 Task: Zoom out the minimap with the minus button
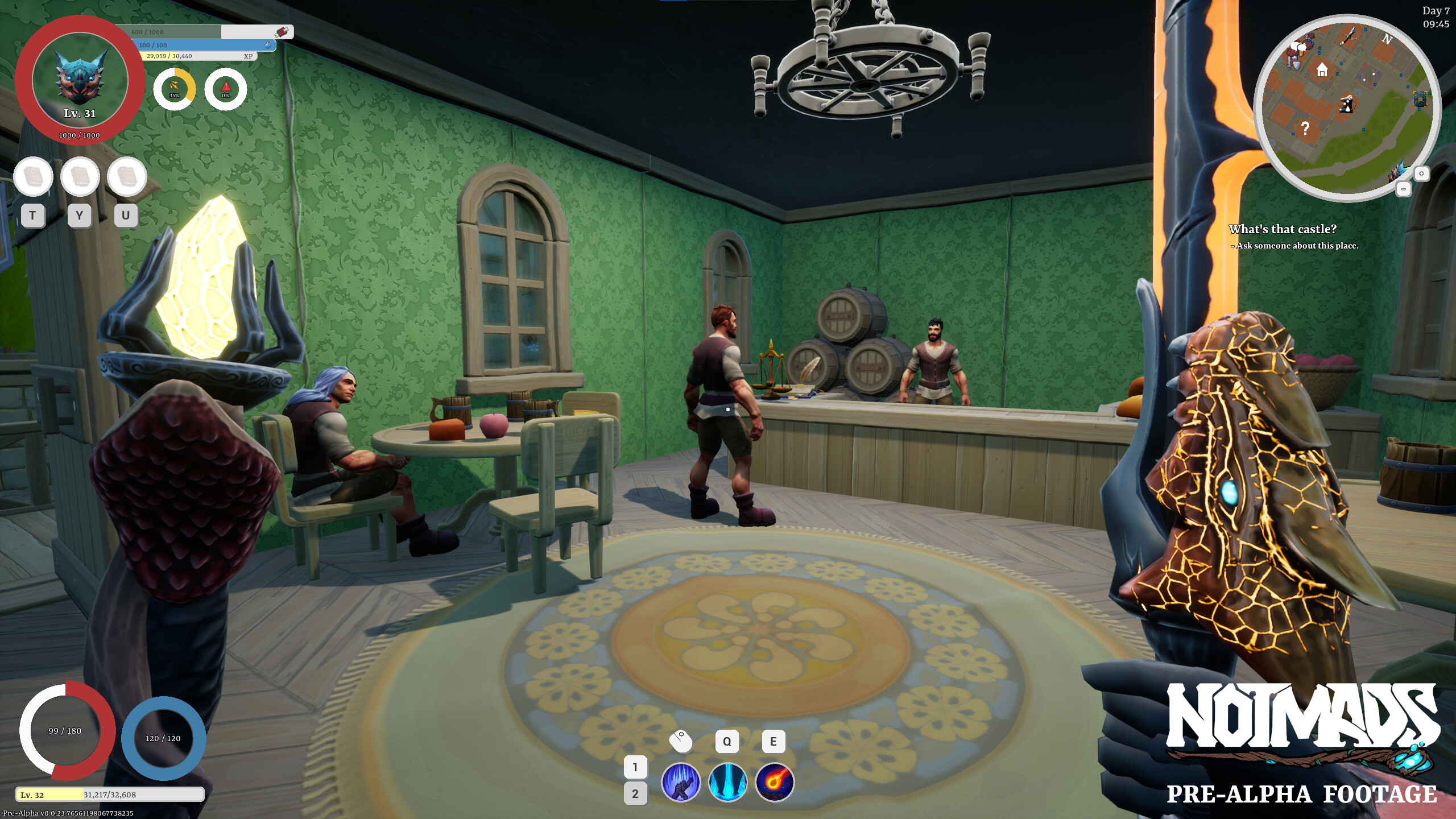tap(1404, 188)
